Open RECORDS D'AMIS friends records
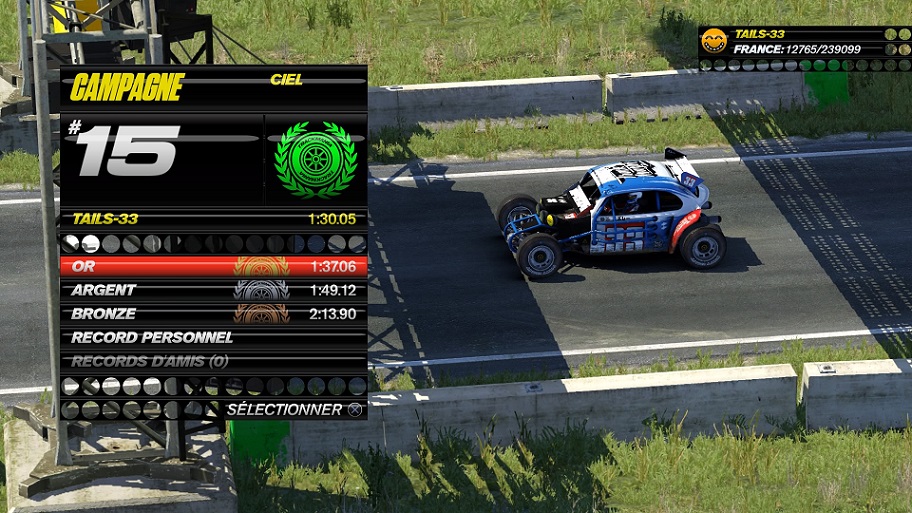 click(x=213, y=361)
